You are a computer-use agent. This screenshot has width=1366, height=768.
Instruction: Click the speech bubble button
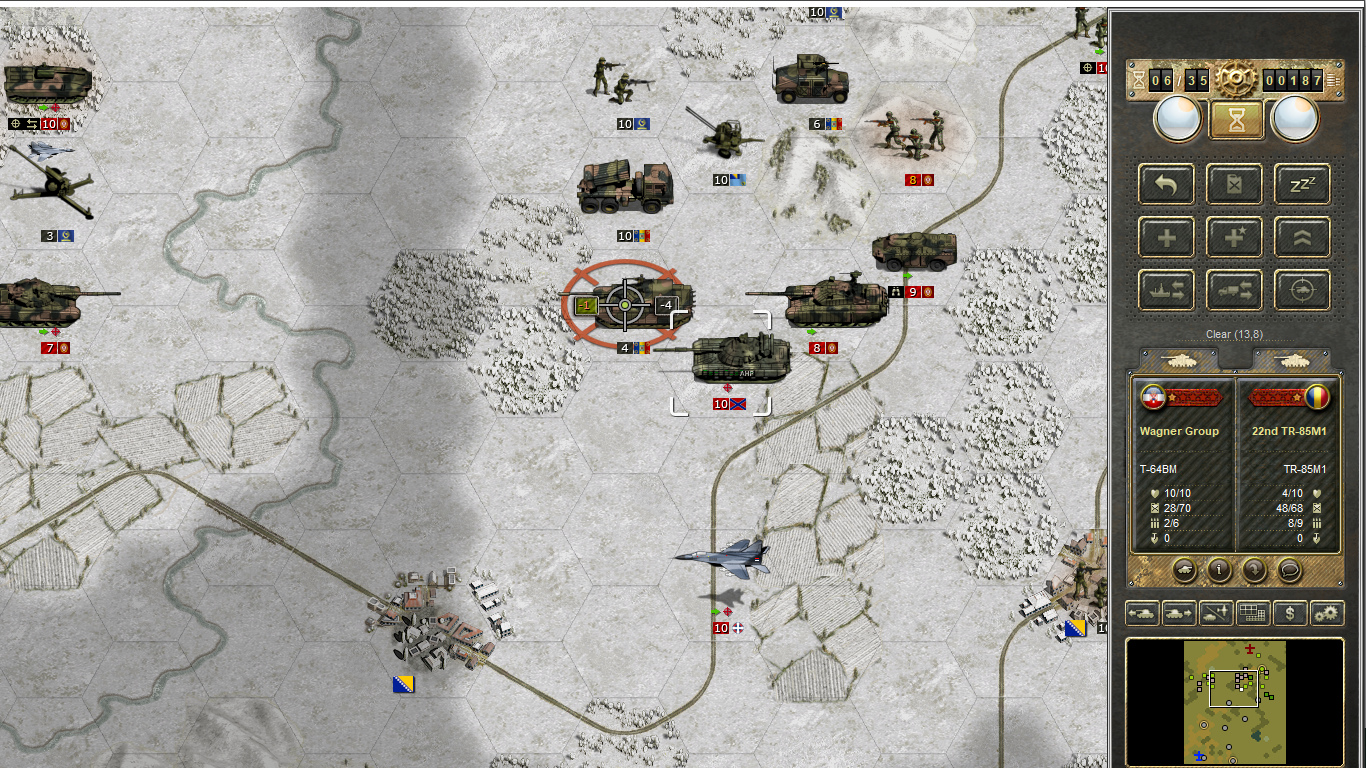[x=1290, y=570]
